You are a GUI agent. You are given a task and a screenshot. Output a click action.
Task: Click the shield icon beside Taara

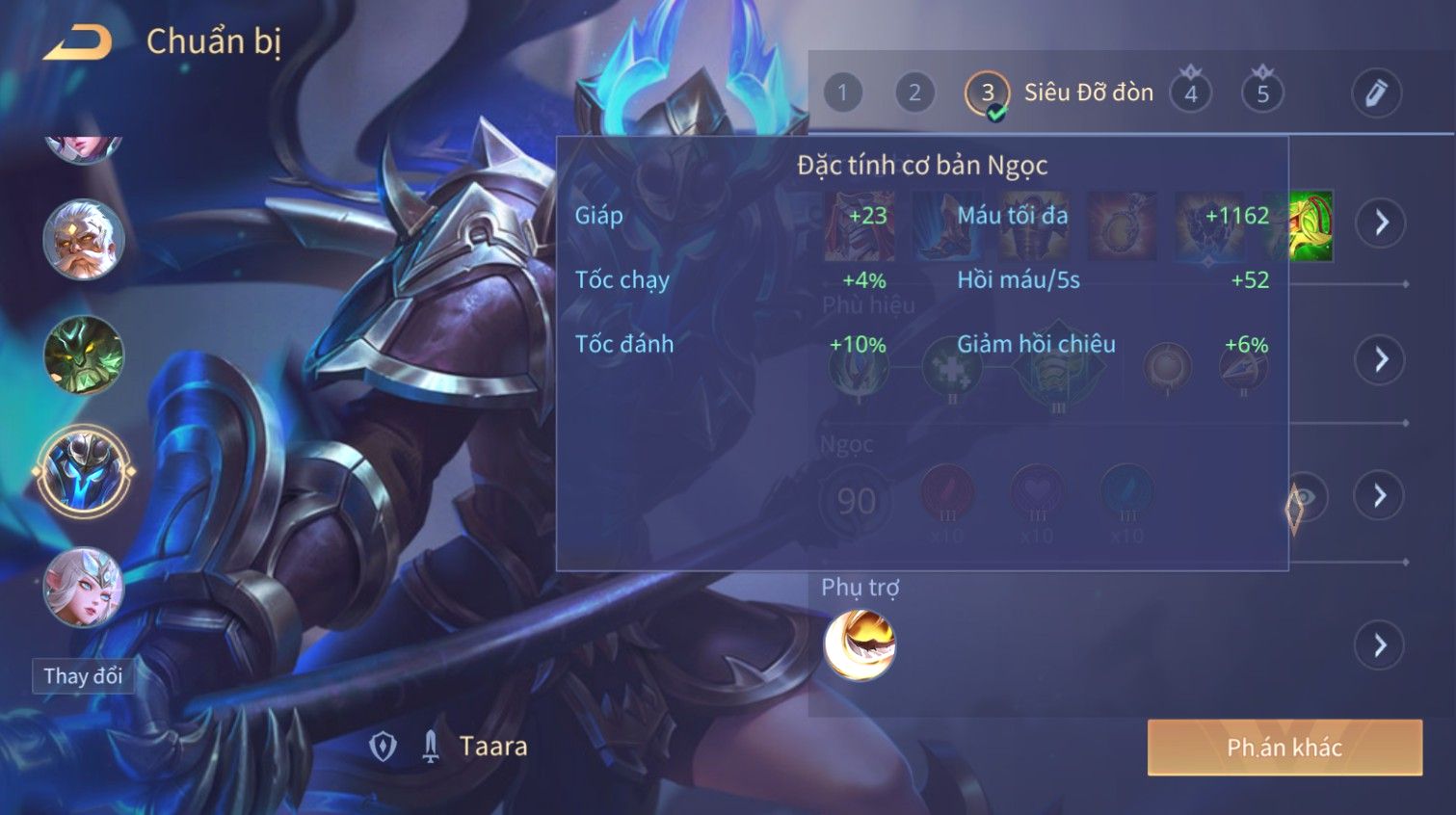(384, 747)
